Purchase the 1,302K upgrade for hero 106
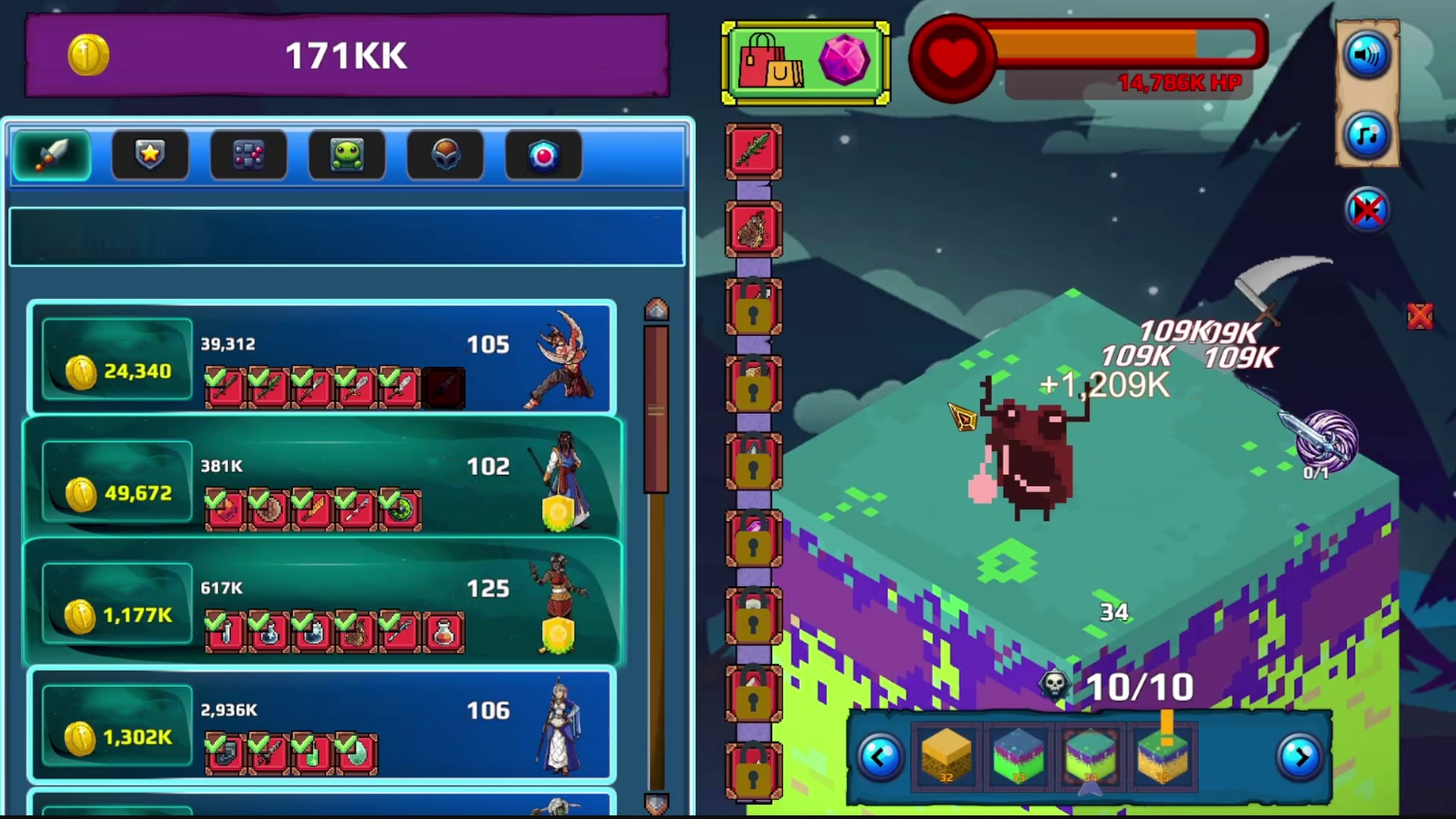Viewport: 1456px width, 819px height. click(116, 736)
